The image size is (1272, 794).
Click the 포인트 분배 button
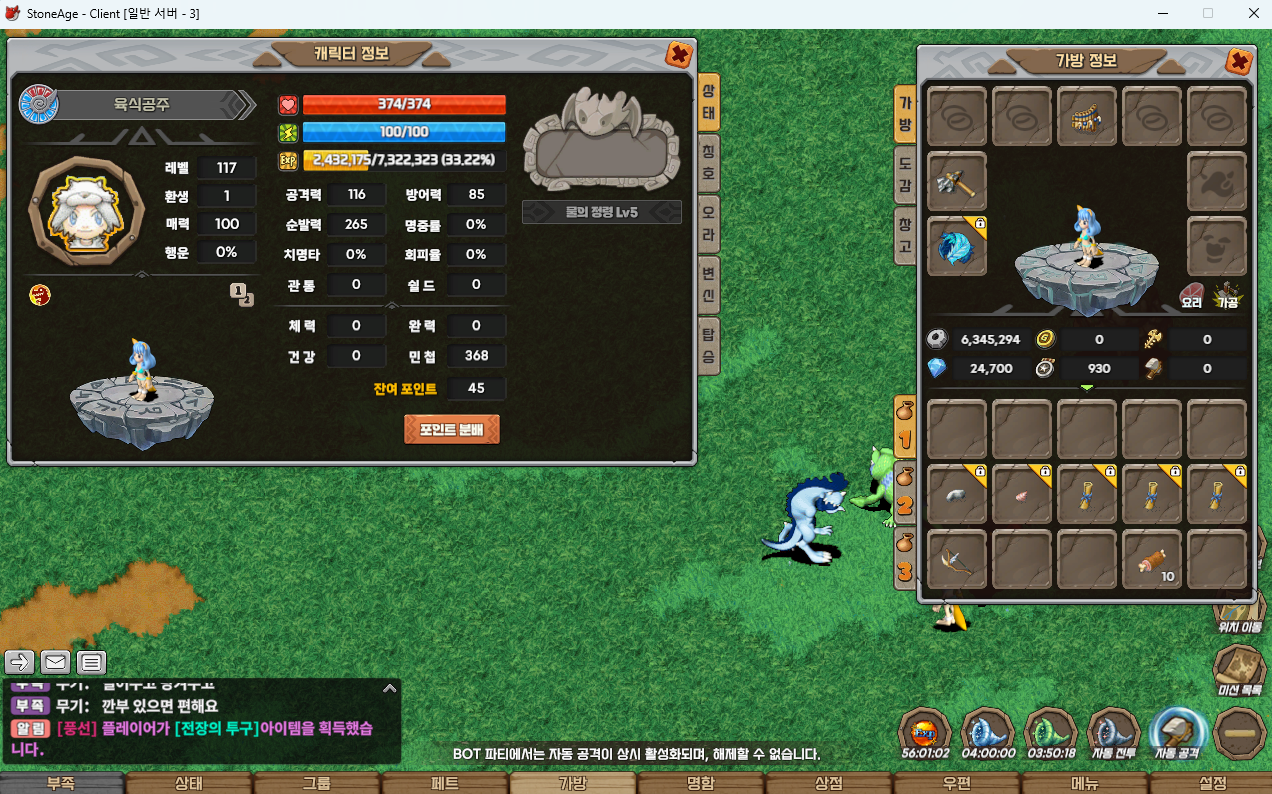pyautogui.click(x=451, y=430)
